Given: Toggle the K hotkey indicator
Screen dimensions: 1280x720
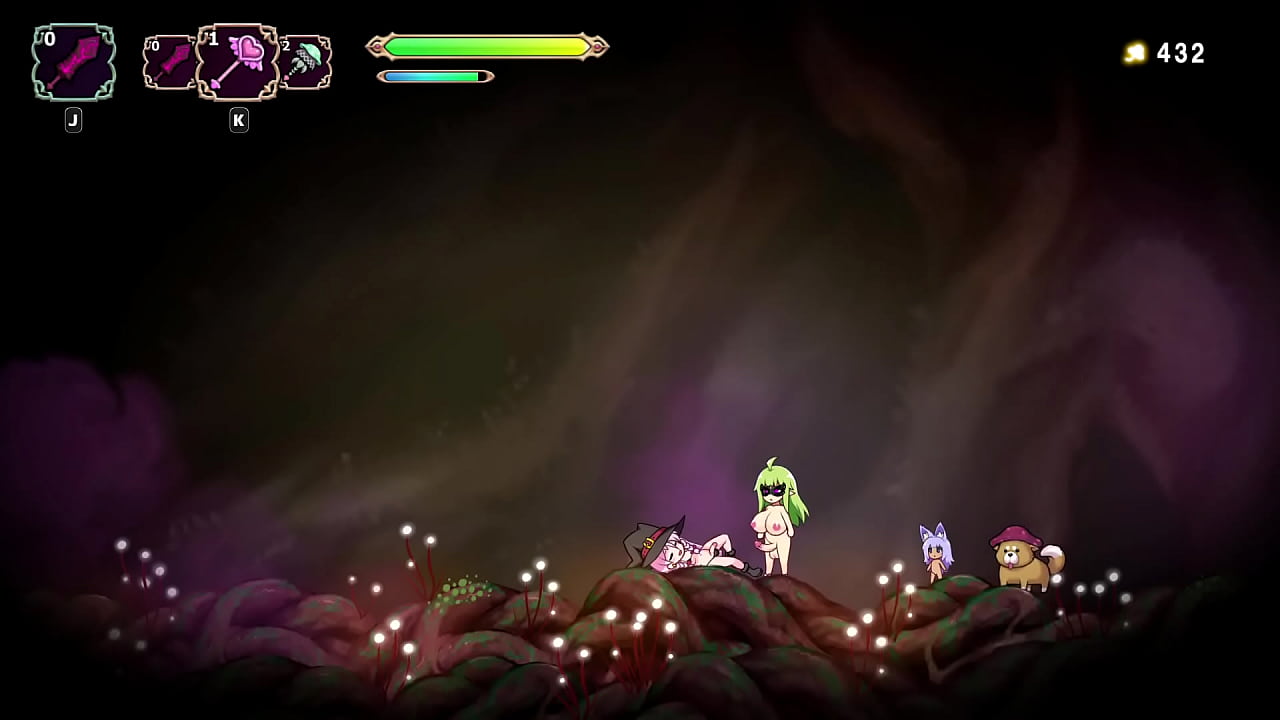Looking at the screenshot, I should point(238,120).
